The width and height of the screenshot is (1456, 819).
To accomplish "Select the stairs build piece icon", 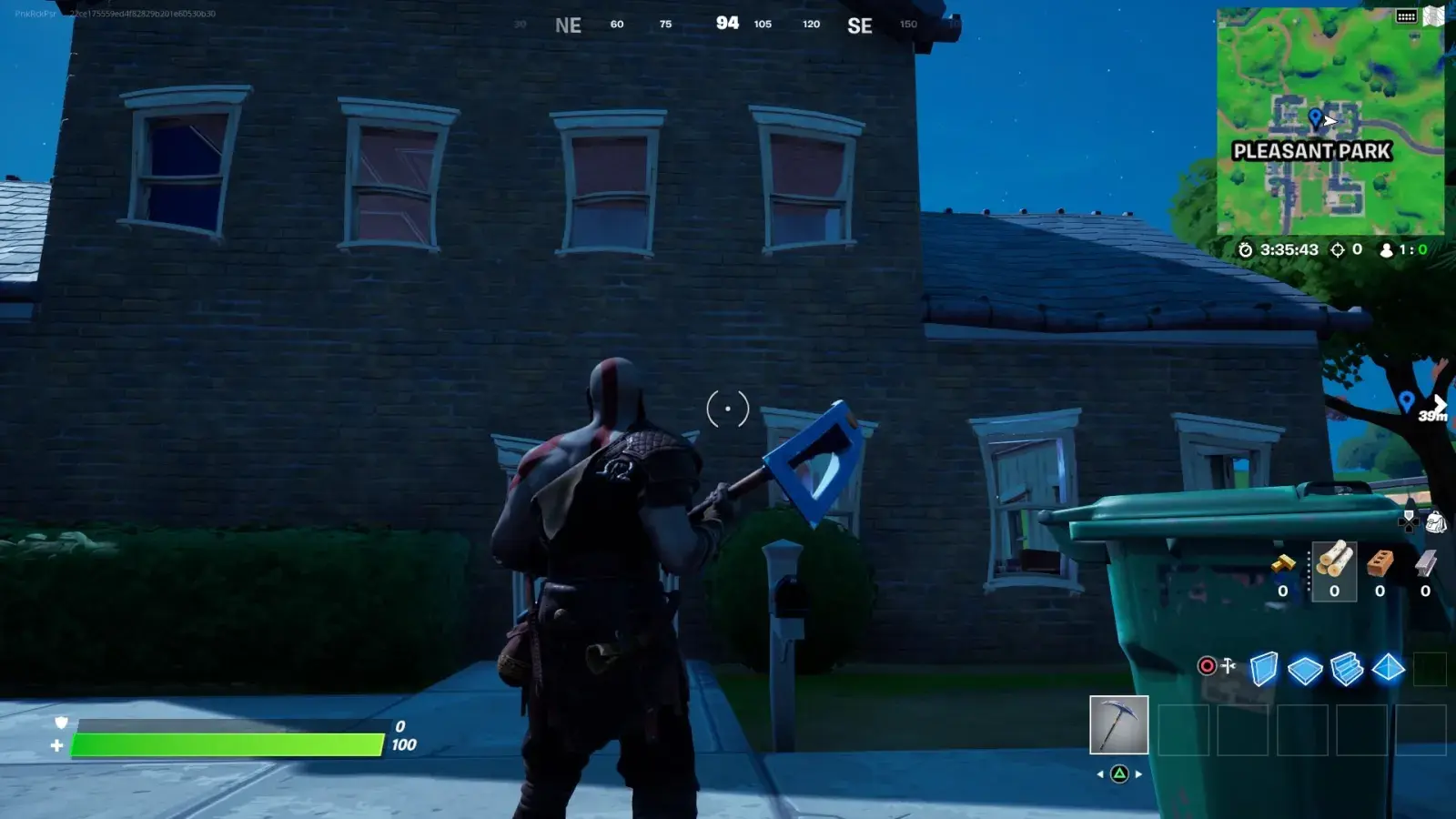I will click(x=1346, y=669).
